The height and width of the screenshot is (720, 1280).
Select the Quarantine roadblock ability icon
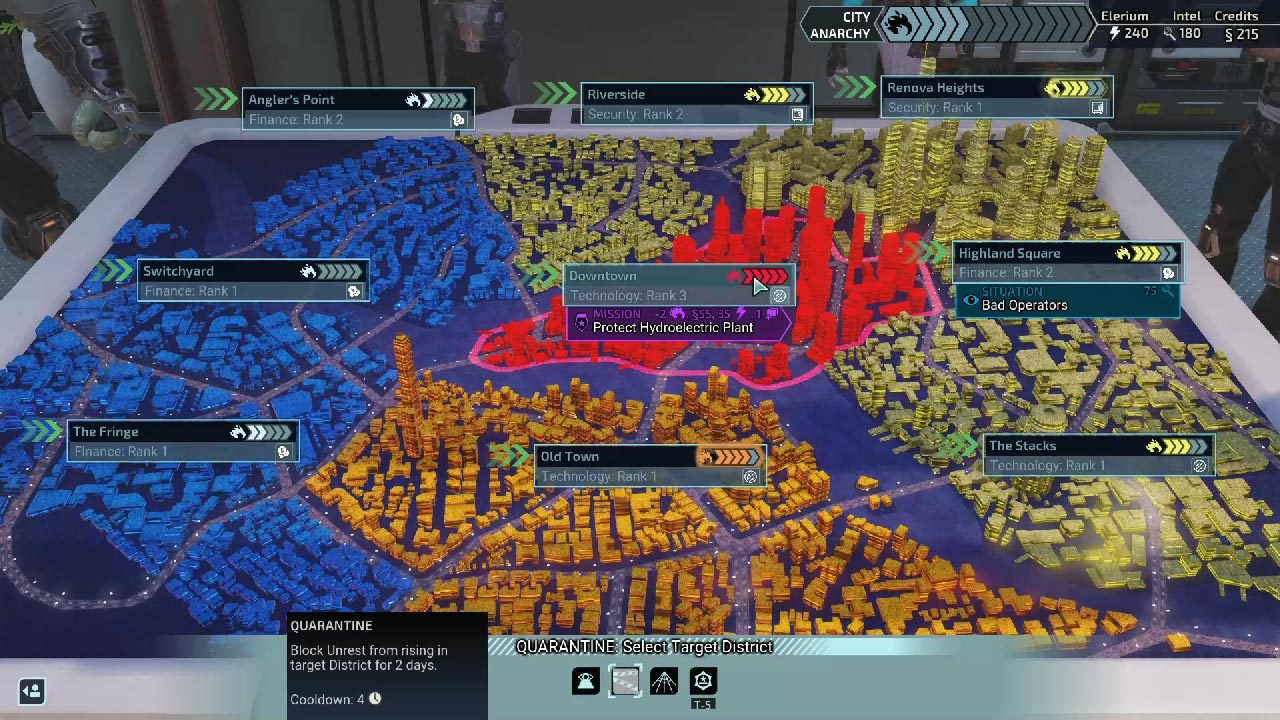pyautogui.click(x=625, y=680)
